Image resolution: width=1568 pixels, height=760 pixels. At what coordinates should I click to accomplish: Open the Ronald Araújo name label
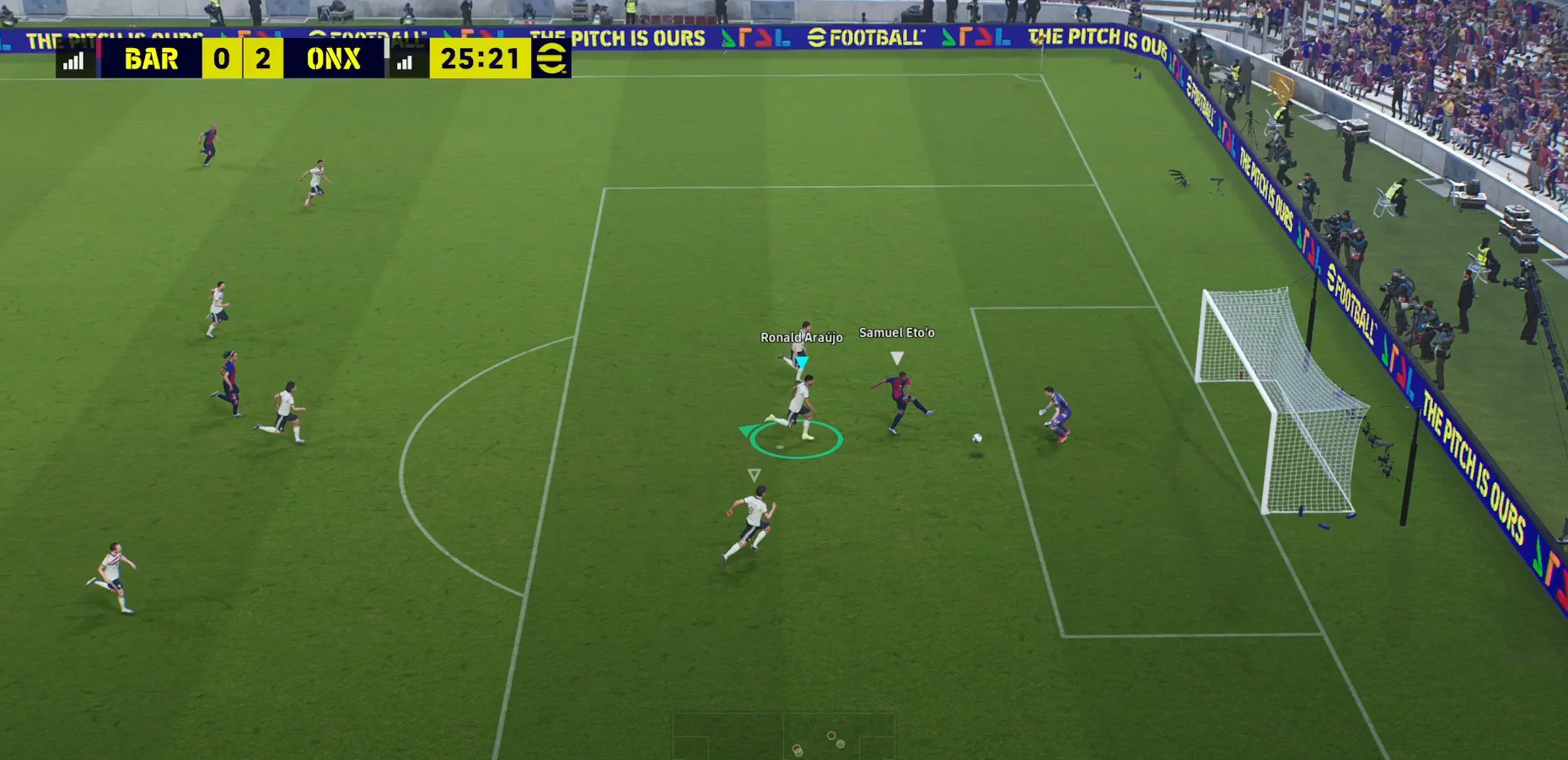(802, 336)
